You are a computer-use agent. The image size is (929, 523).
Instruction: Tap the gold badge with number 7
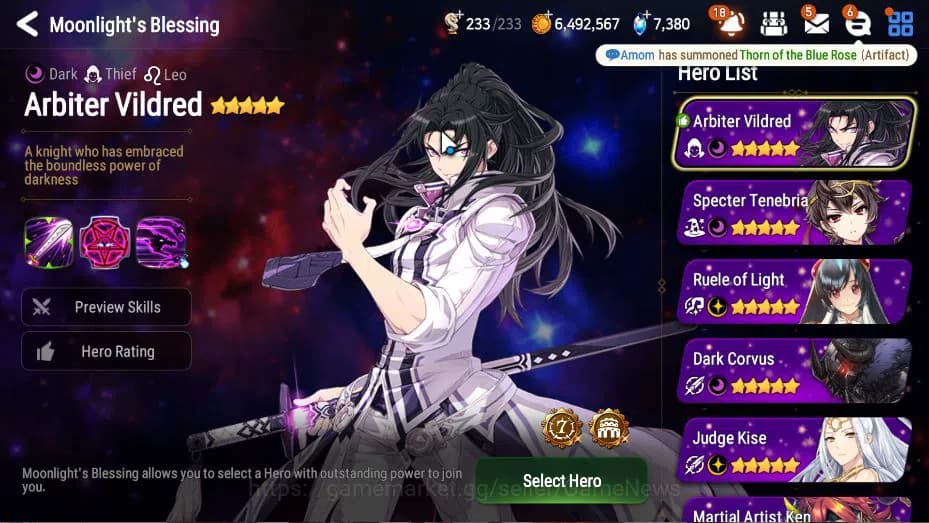click(x=561, y=428)
